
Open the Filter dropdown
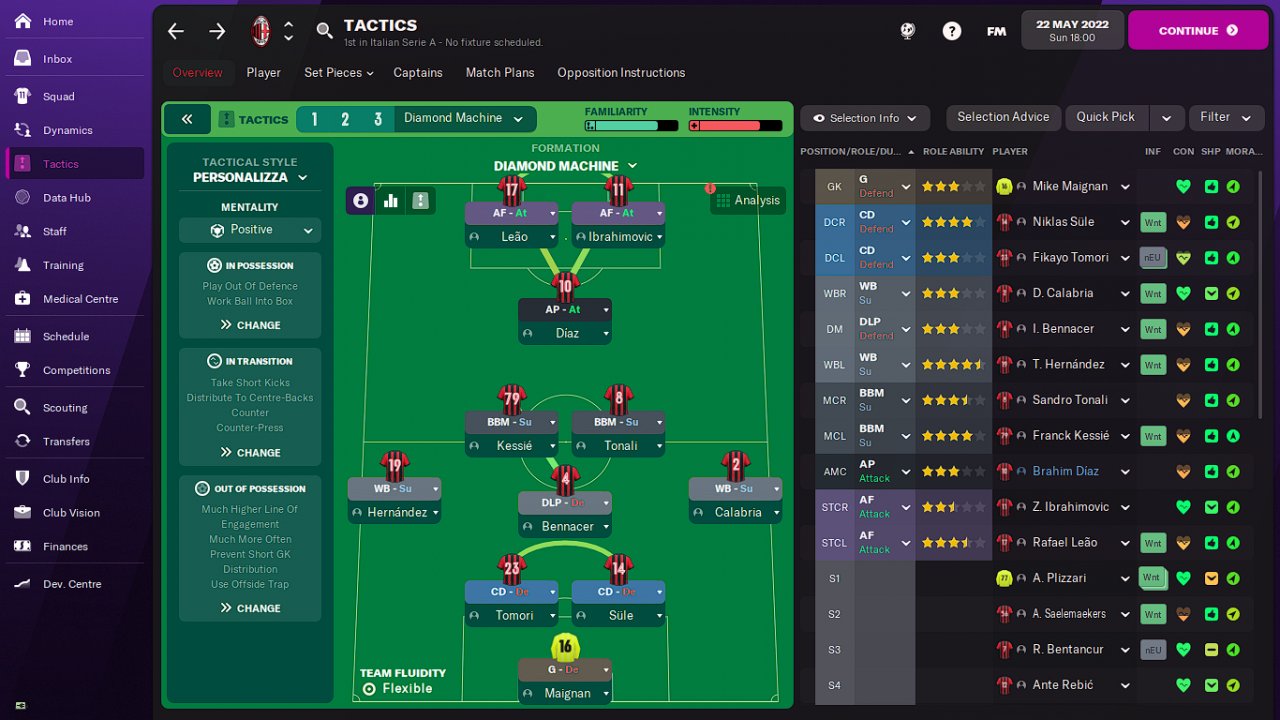click(1225, 117)
